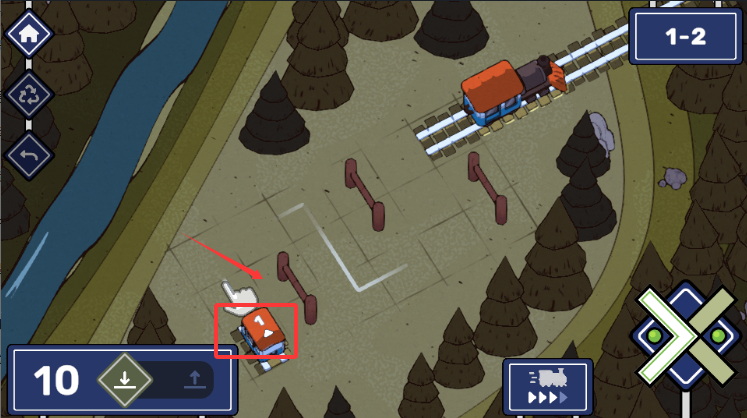The height and width of the screenshot is (418, 747).
Task: Undo the last track placement
Action: [29, 155]
